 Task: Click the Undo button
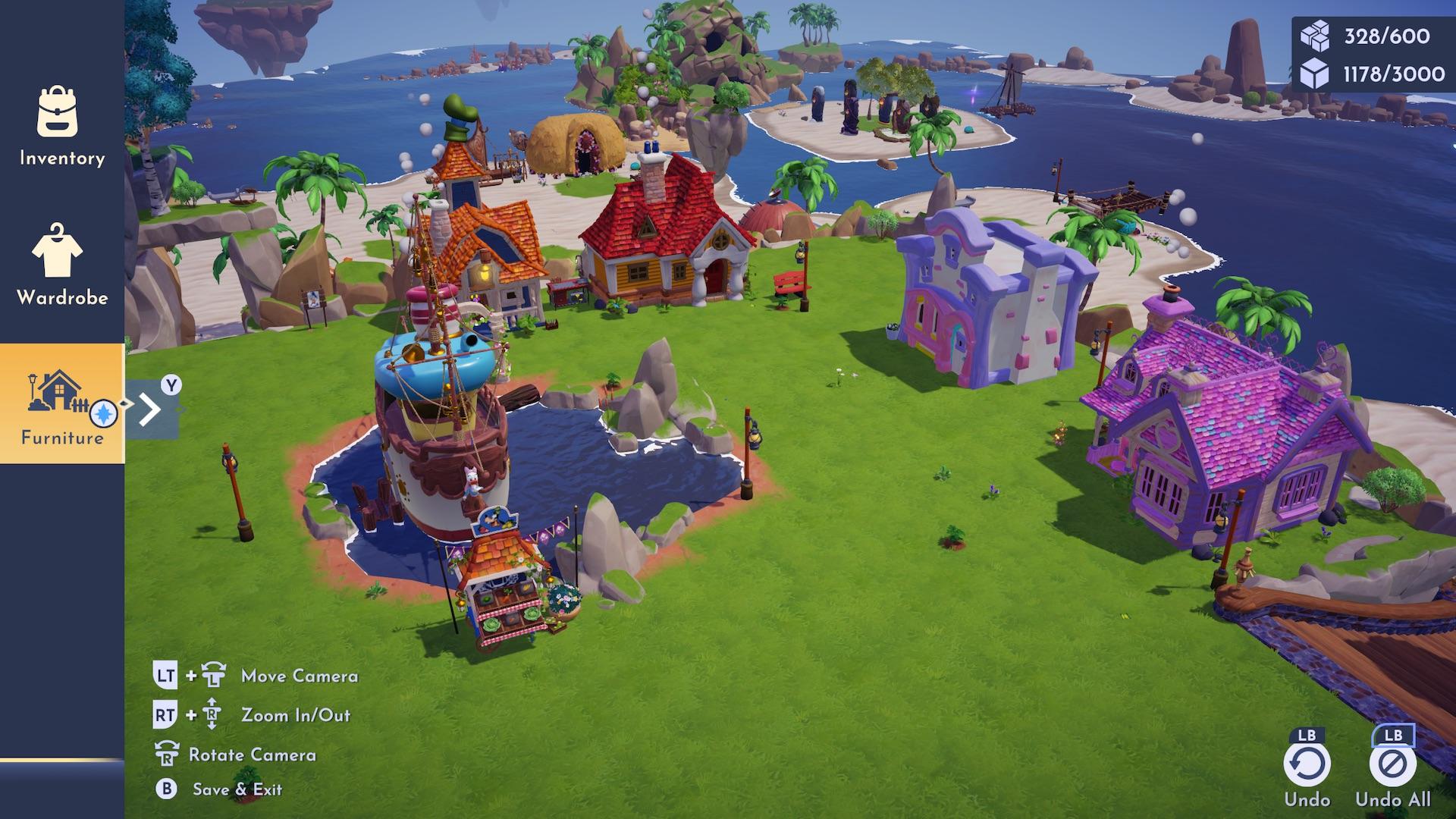(1307, 764)
